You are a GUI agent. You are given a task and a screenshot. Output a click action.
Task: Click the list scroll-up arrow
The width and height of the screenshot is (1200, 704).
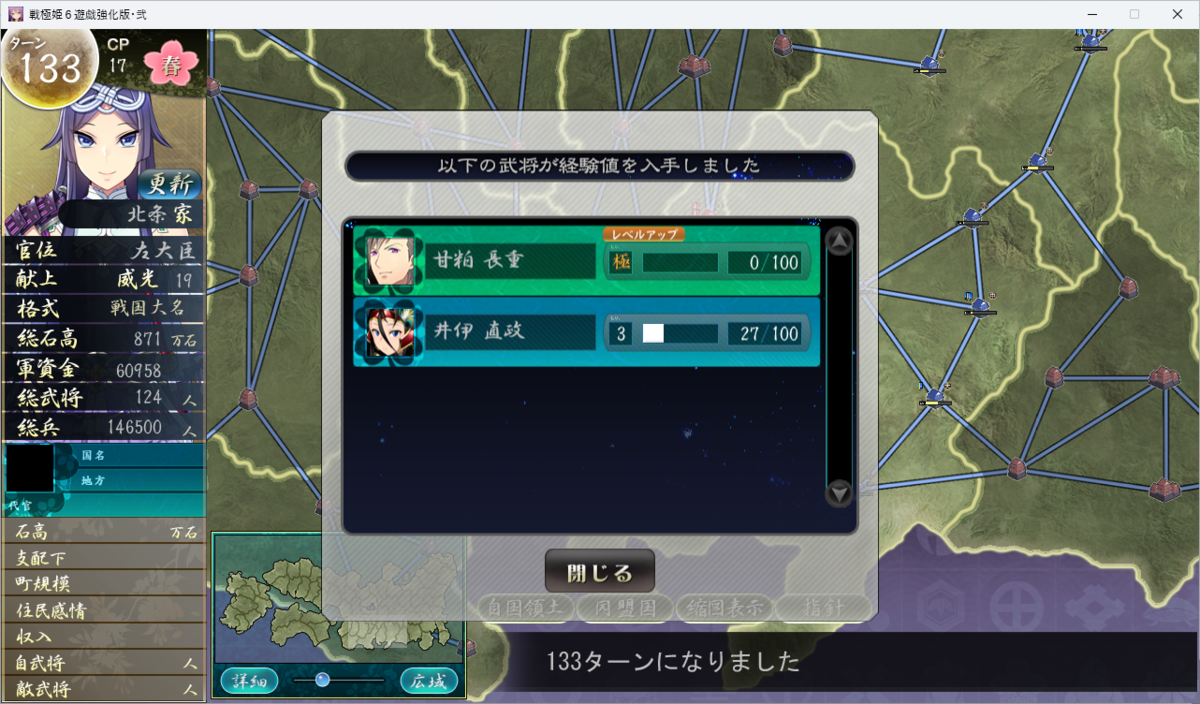(x=839, y=241)
